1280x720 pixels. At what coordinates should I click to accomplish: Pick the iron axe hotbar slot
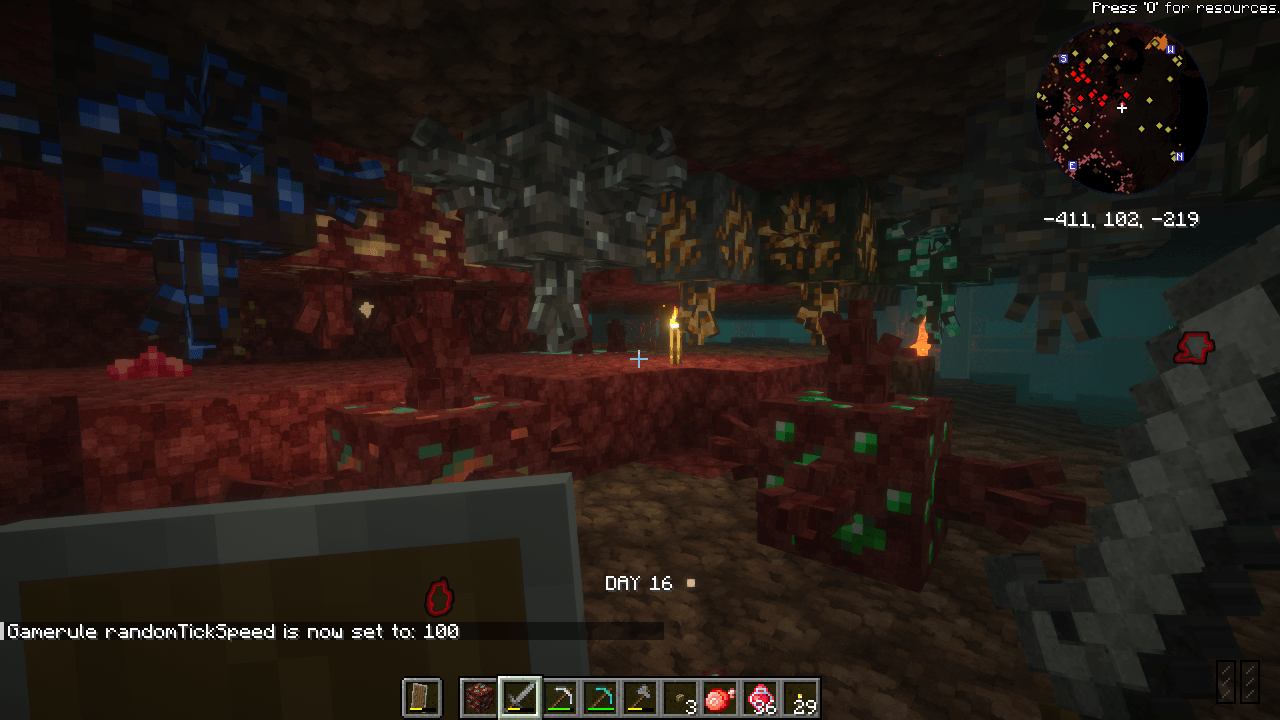pos(640,697)
